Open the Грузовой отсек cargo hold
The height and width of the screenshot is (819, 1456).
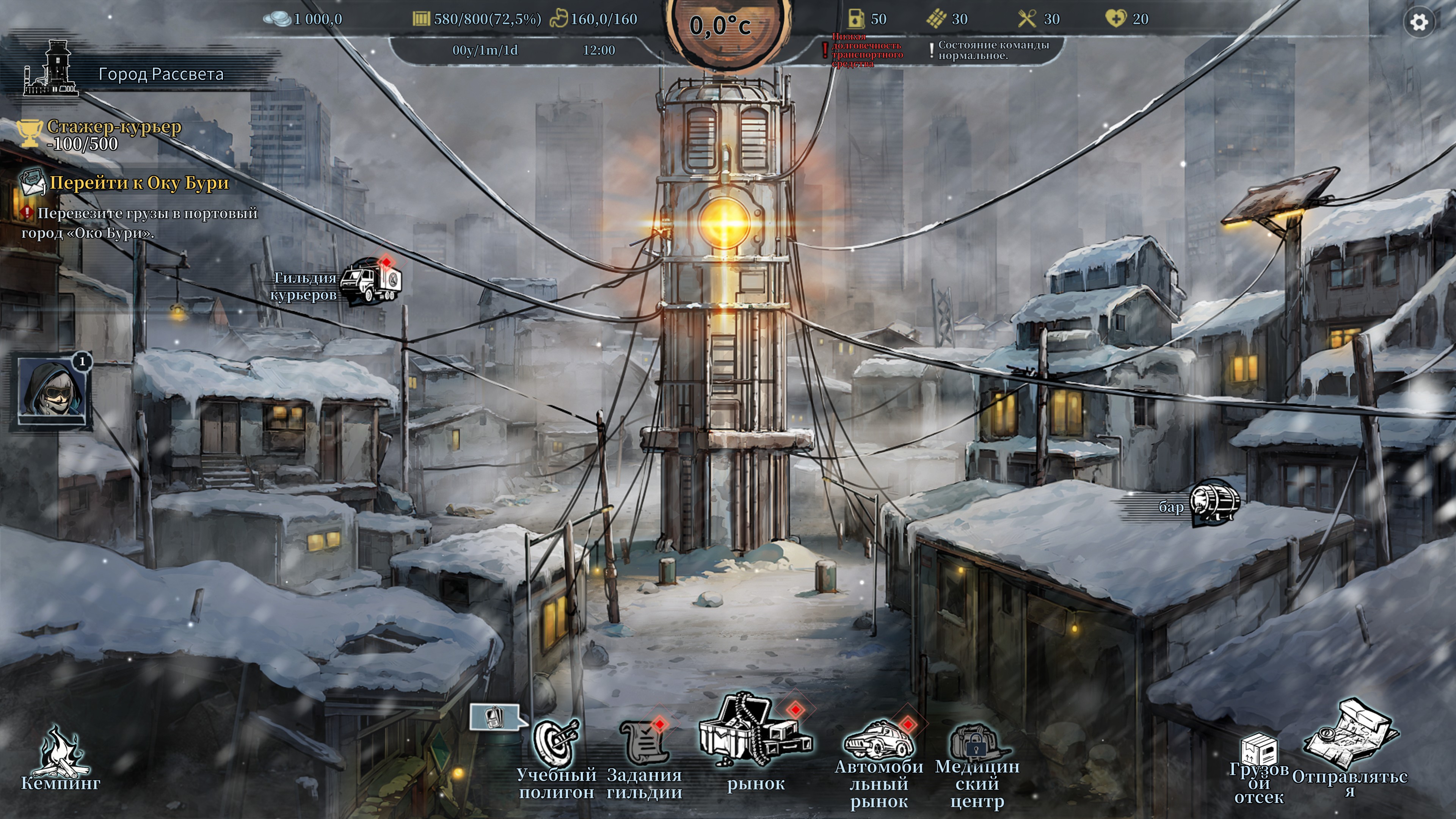[x=1259, y=752]
